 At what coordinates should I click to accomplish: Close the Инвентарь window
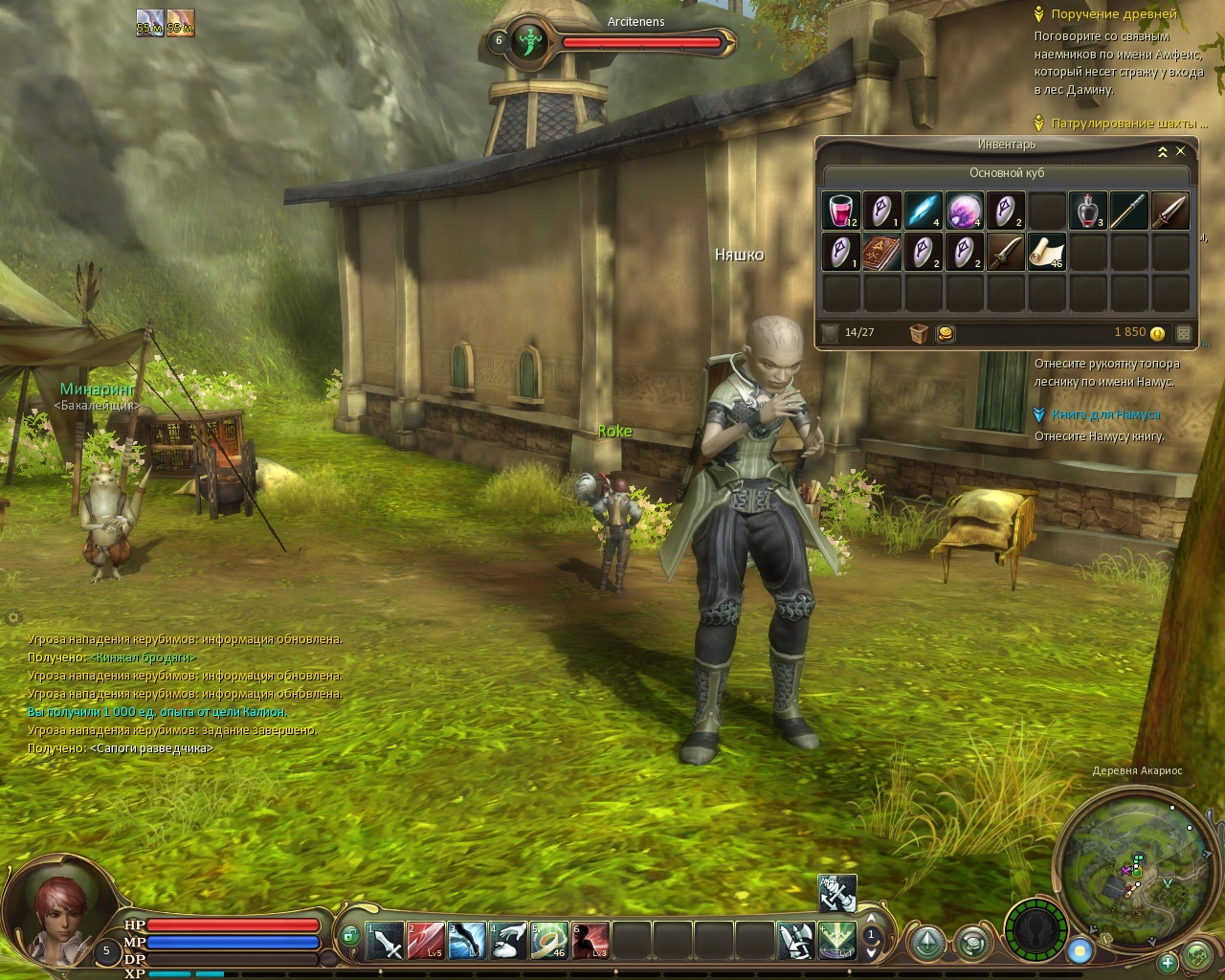(1180, 151)
